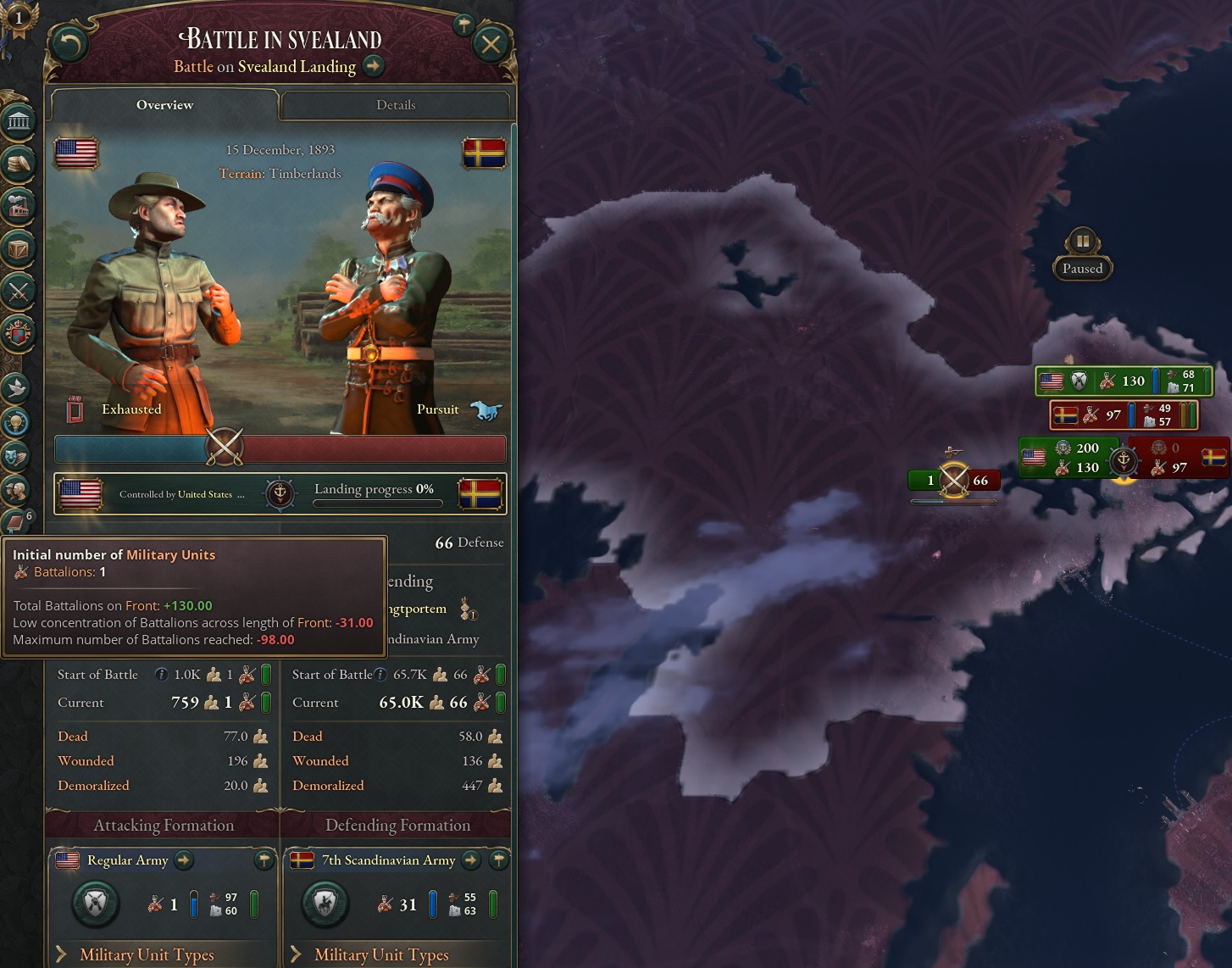Switch to the Overview tab
The height and width of the screenshot is (968, 1232).
(164, 104)
